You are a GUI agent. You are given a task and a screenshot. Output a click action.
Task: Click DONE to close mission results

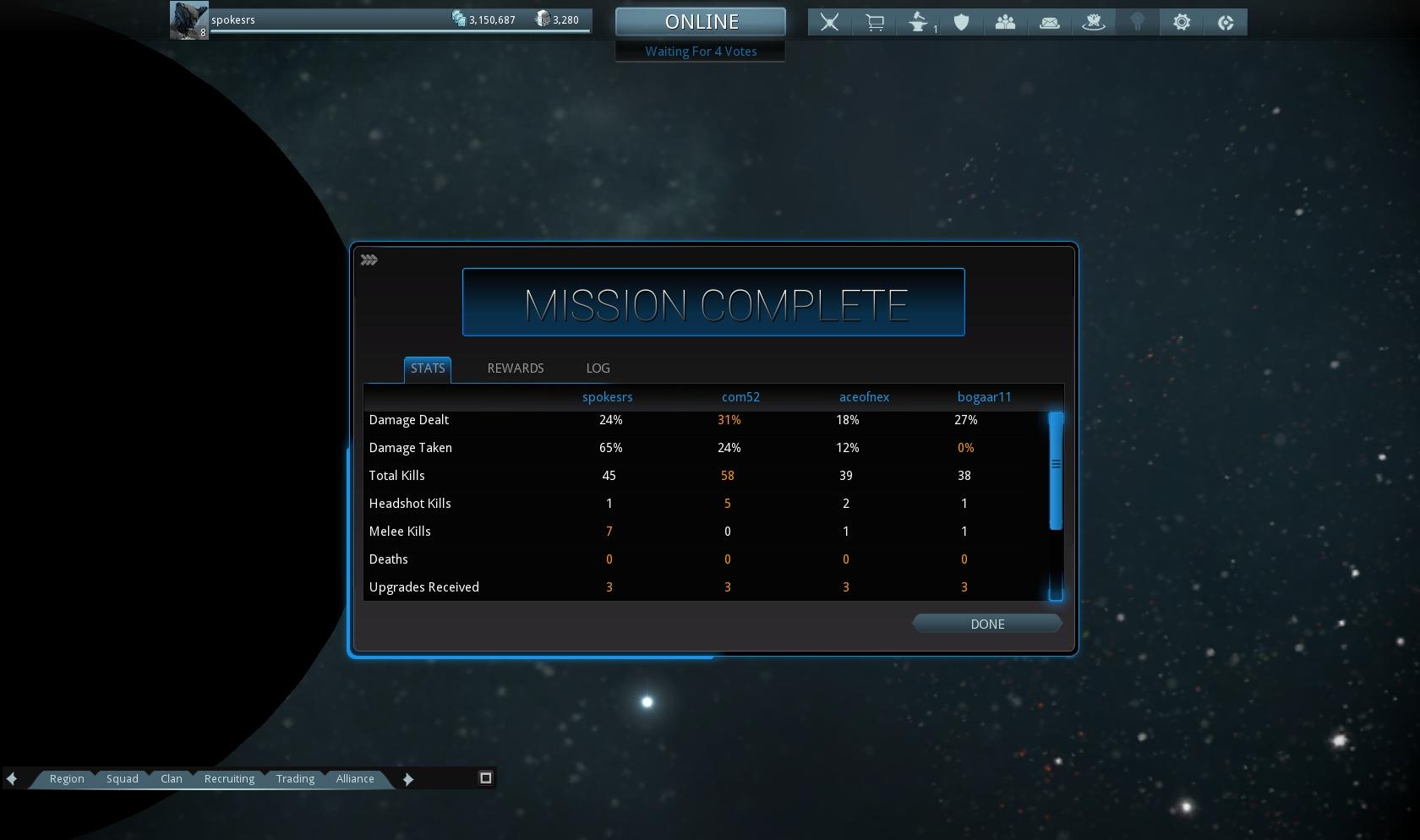(986, 624)
